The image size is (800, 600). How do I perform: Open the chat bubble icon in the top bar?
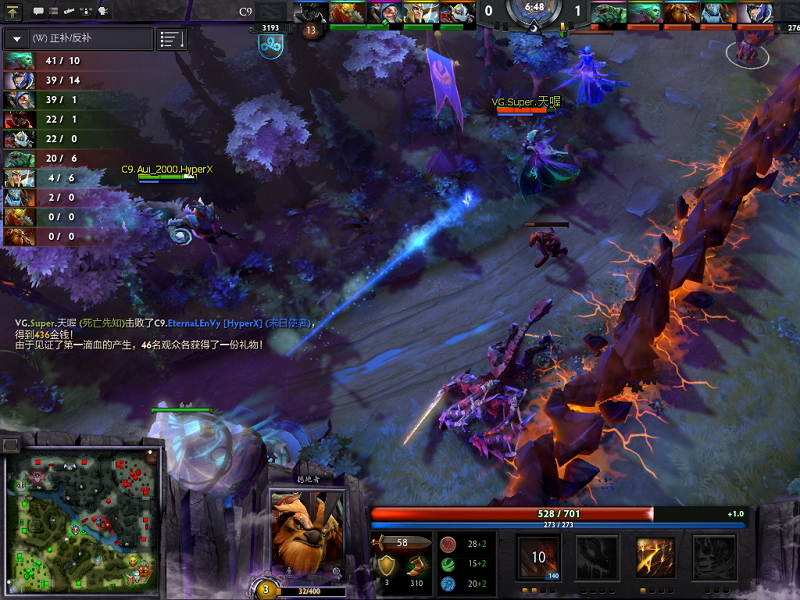pyautogui.click(x=38, y=11)
